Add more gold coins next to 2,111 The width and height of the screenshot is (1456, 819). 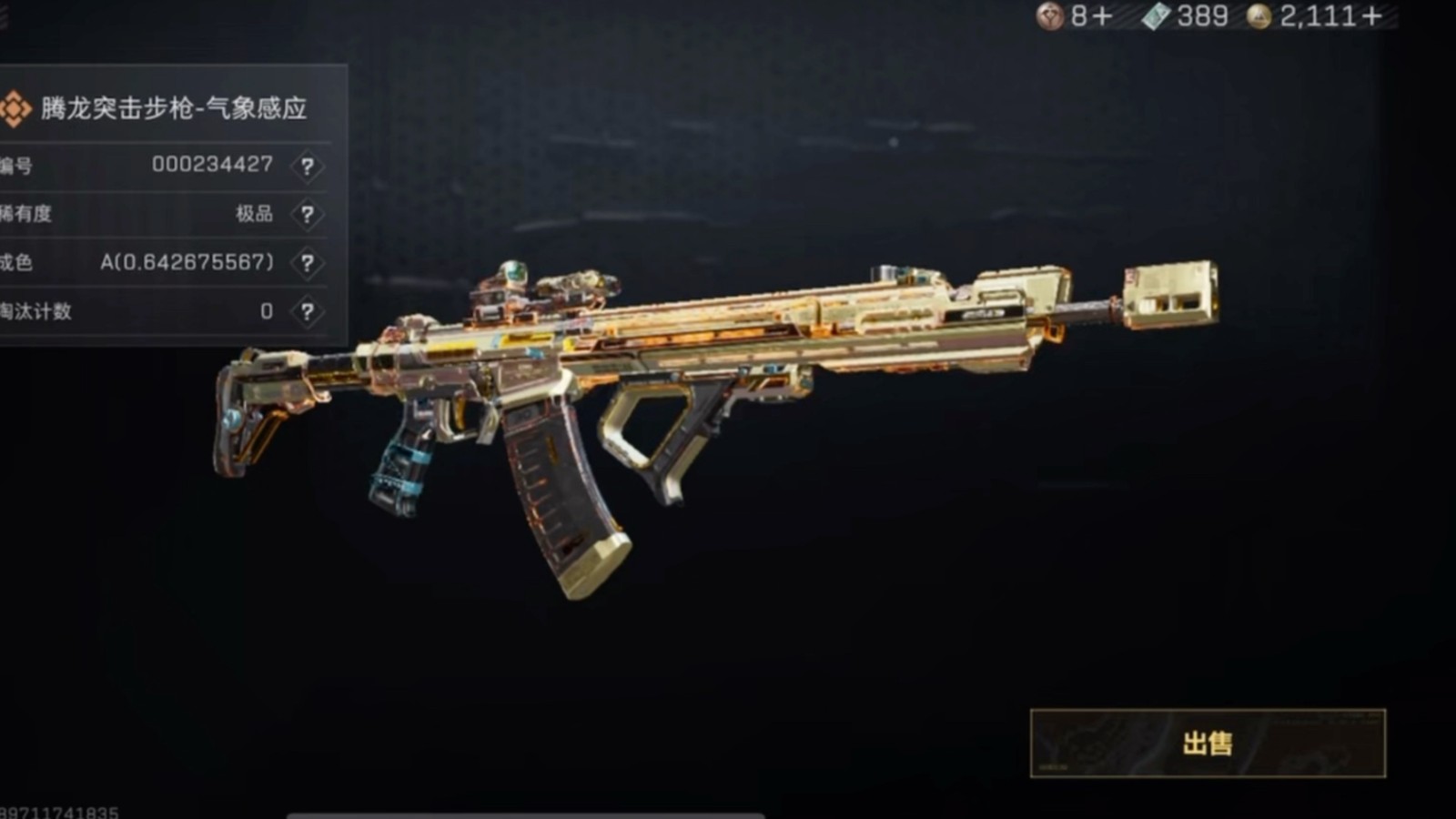1371,16
